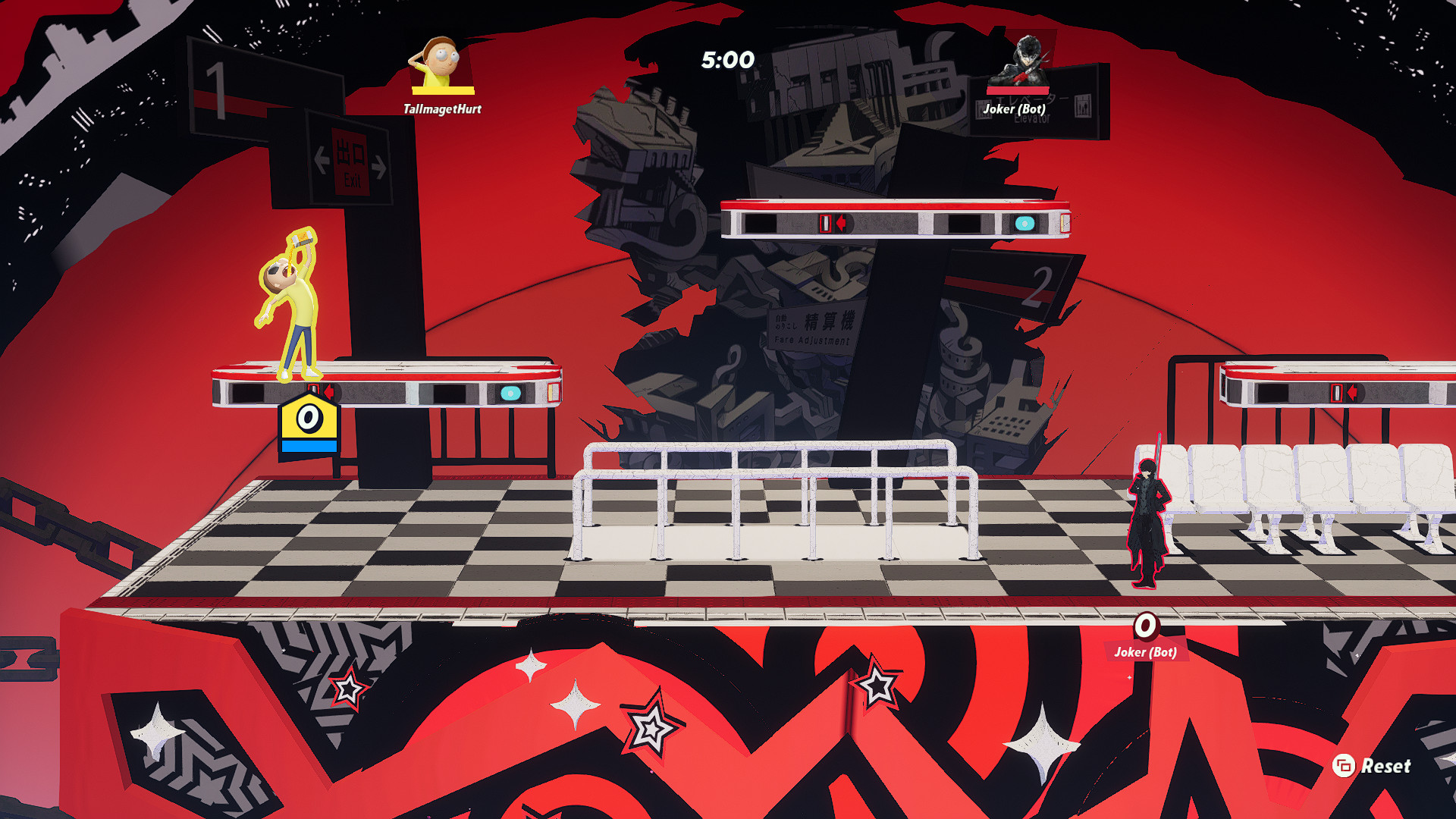This screenshot has height=819, width=1456.
Task: Click Joker's red health bar in the HUD
Action: coord(1018,89)
